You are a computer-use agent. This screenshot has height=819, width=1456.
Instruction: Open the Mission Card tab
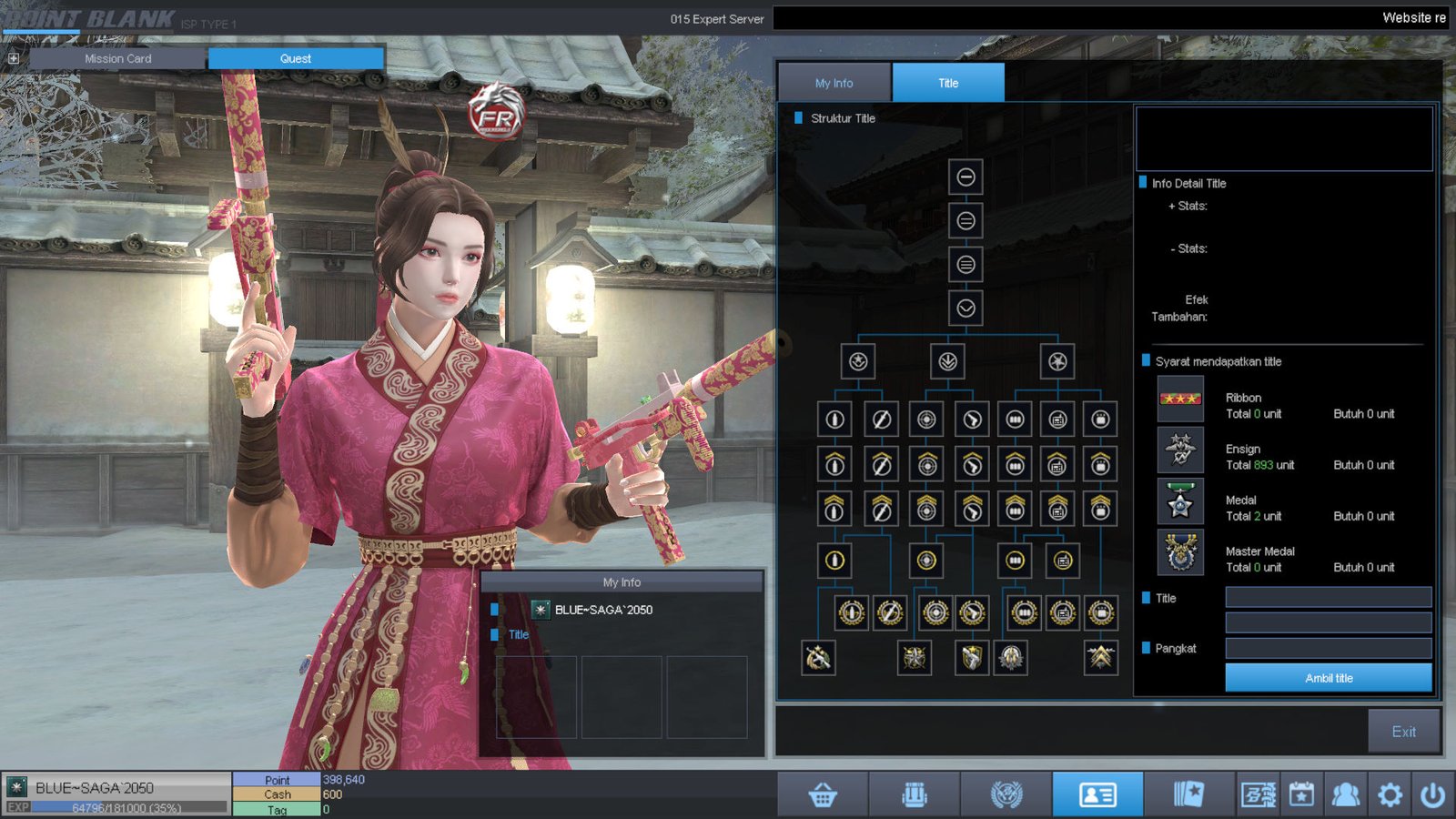pos(118,58)
